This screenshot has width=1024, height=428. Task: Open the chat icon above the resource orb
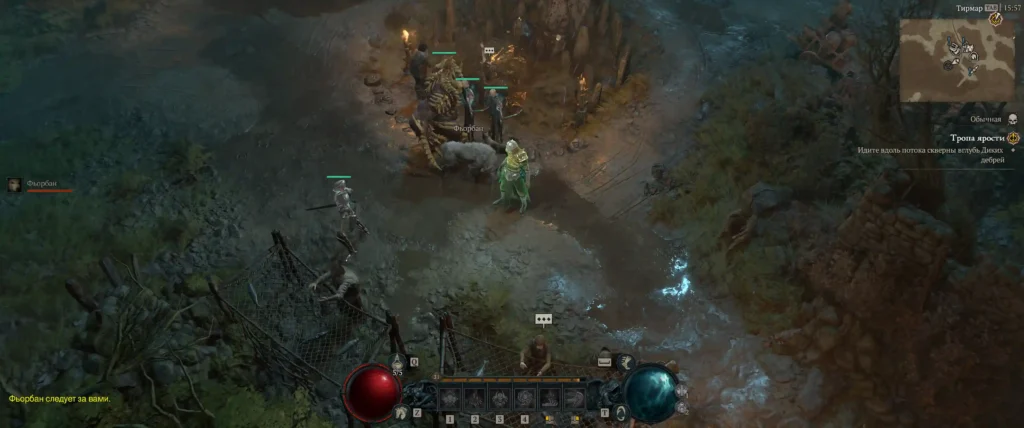604,360
